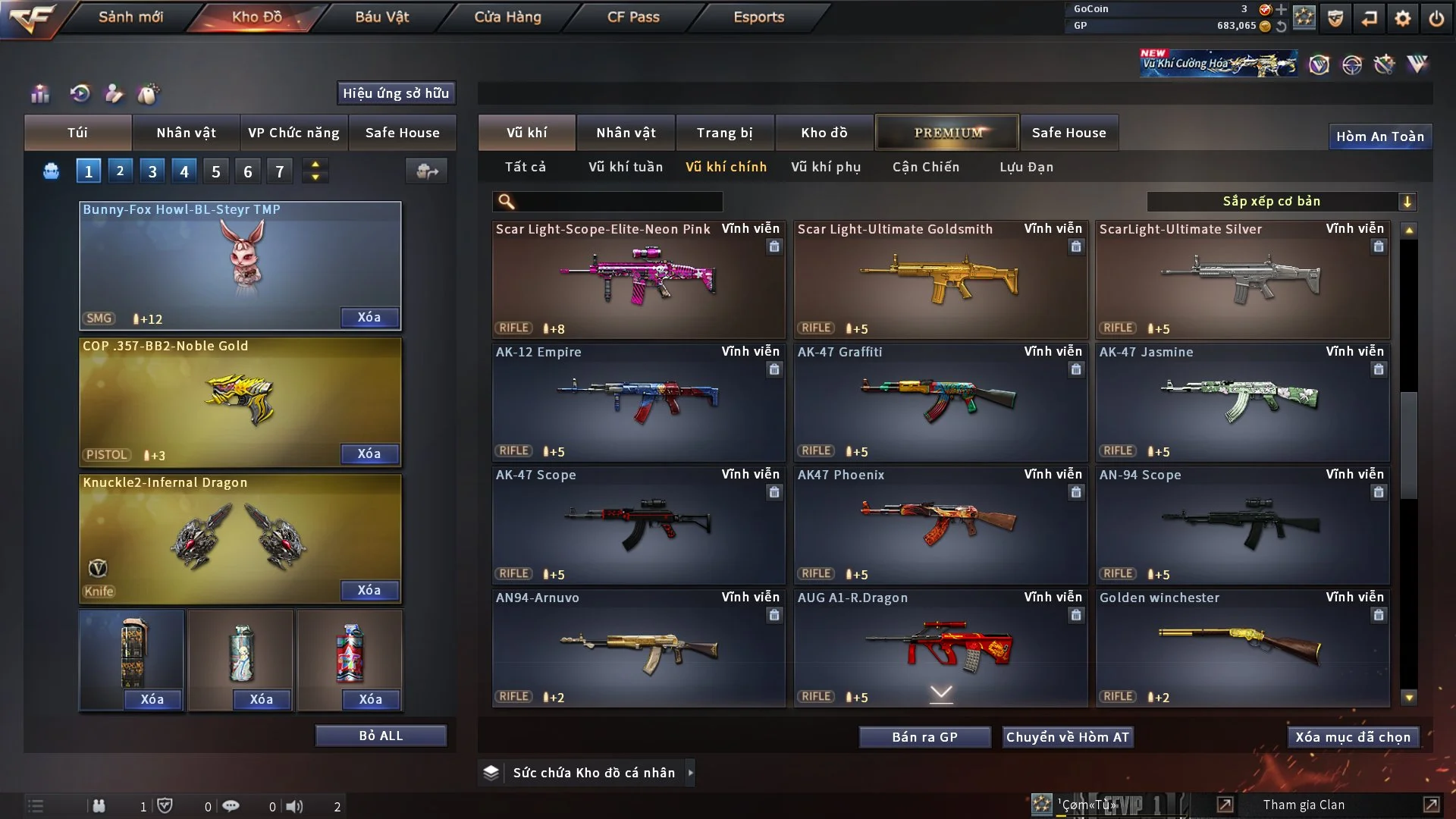Expand Sức chứa Kho đồ cá nhân
1456x819 pixels.
(x=690, y=773)
